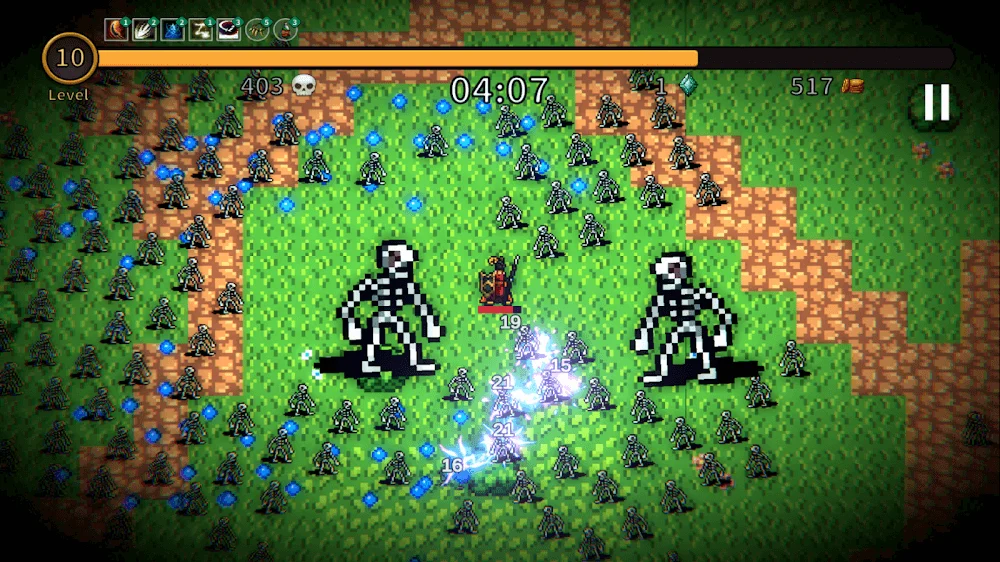Click the round potion bottle passive icon
The height and width of the screenshot is (562, 1000).
click(285, 29)
